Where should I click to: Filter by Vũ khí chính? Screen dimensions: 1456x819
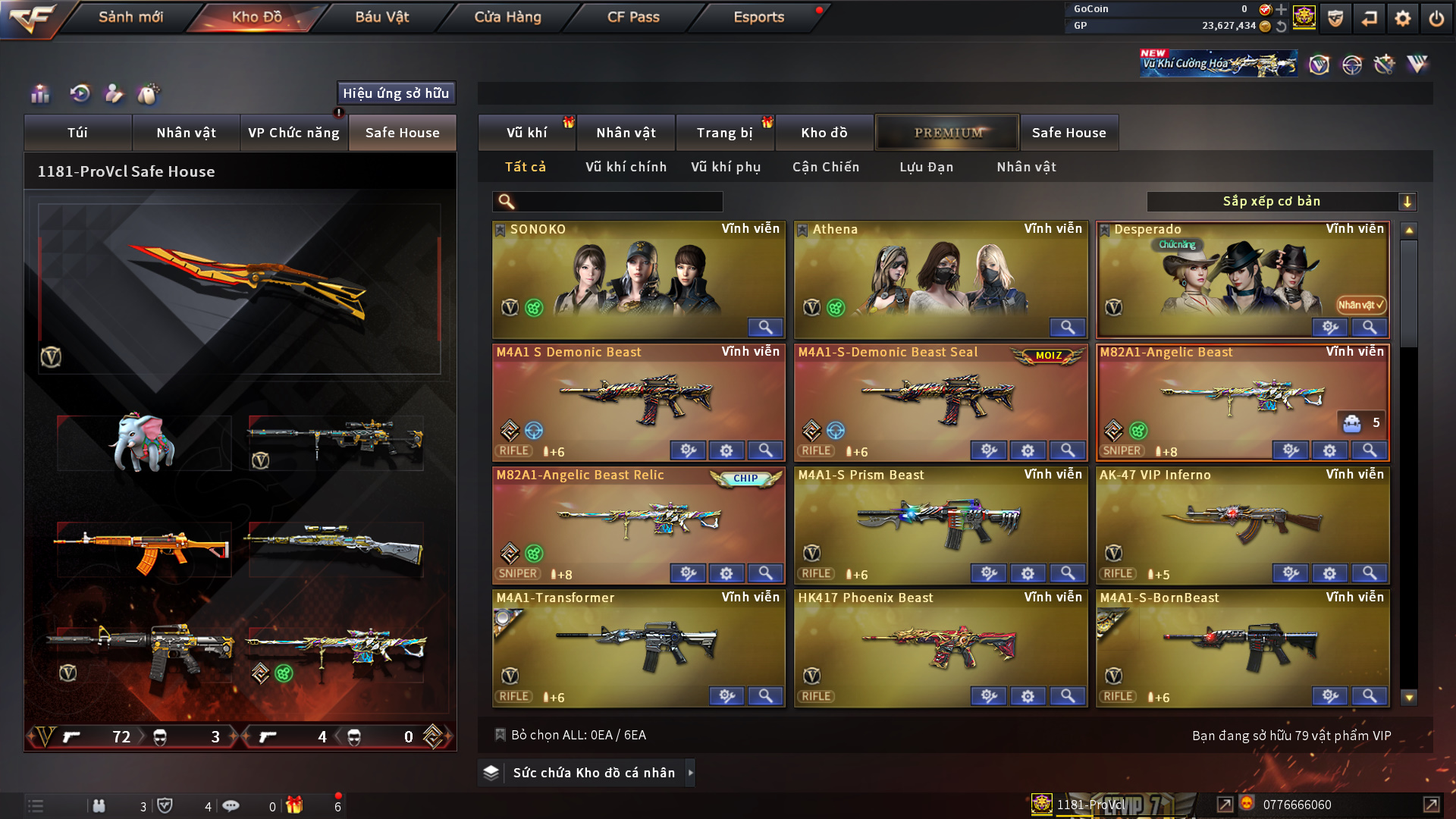click(x=626, y=167)
